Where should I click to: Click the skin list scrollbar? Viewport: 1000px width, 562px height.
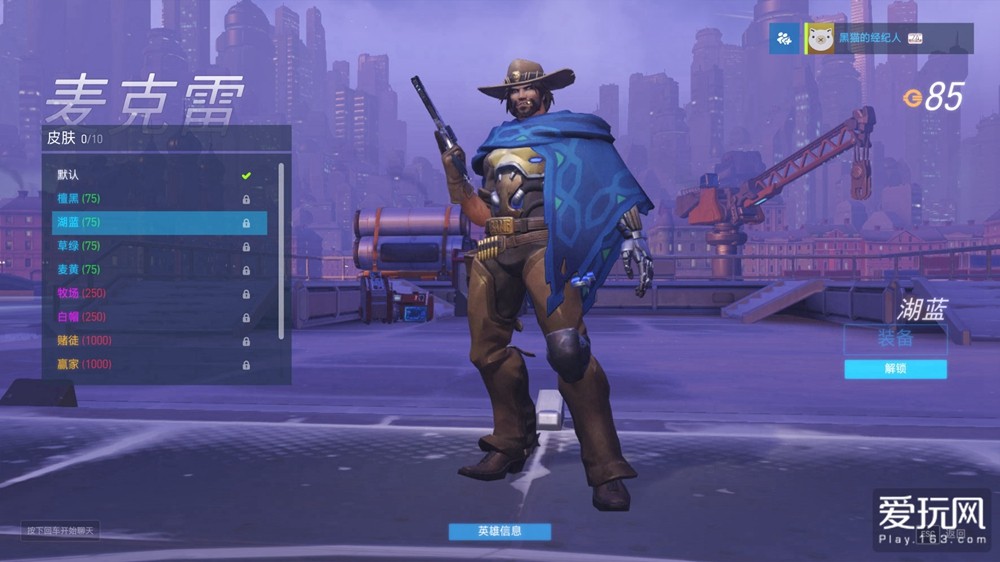pyautogui.click(x=281, y=250)
